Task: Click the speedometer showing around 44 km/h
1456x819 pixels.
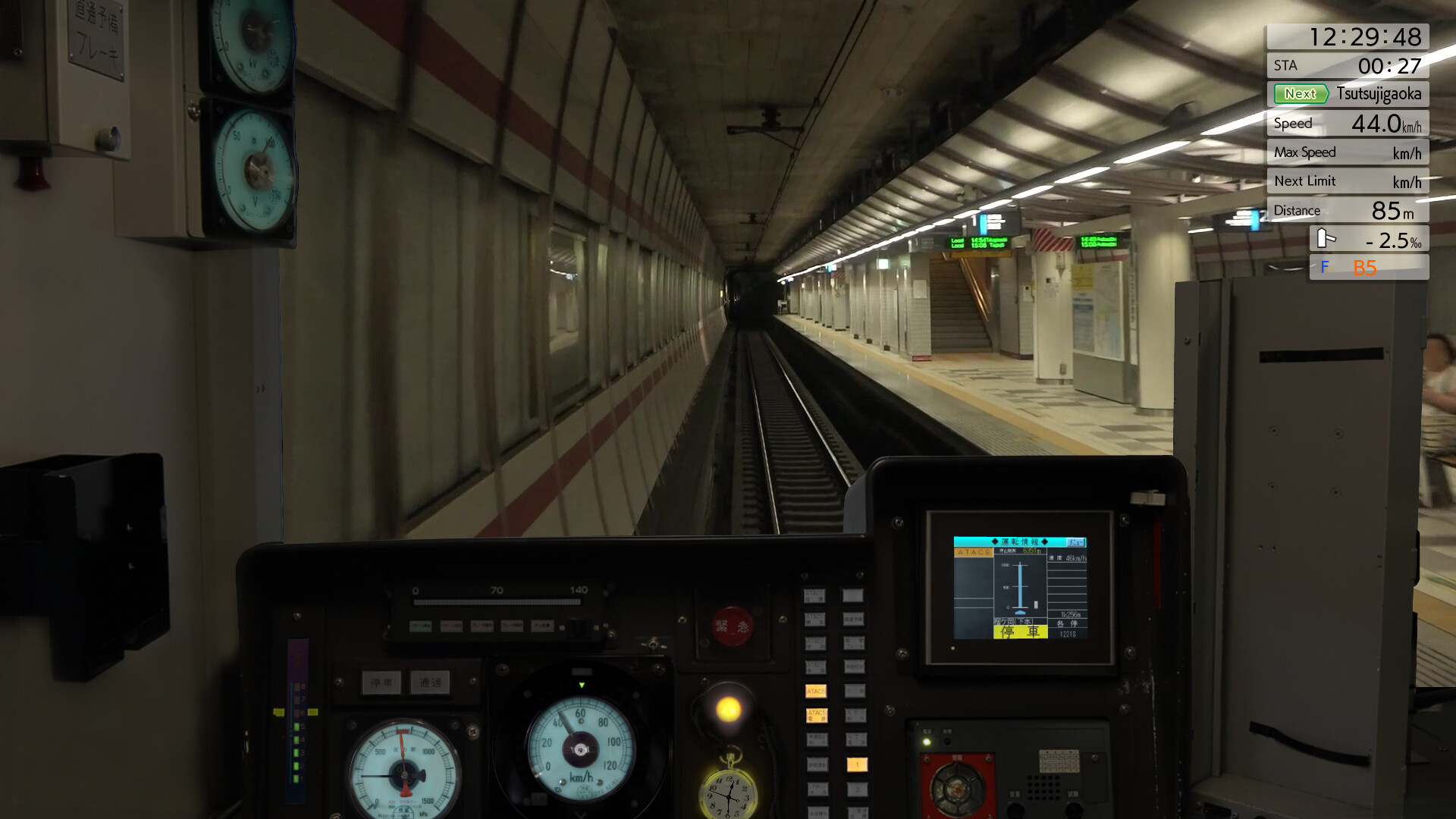Action: pos(579,751)
